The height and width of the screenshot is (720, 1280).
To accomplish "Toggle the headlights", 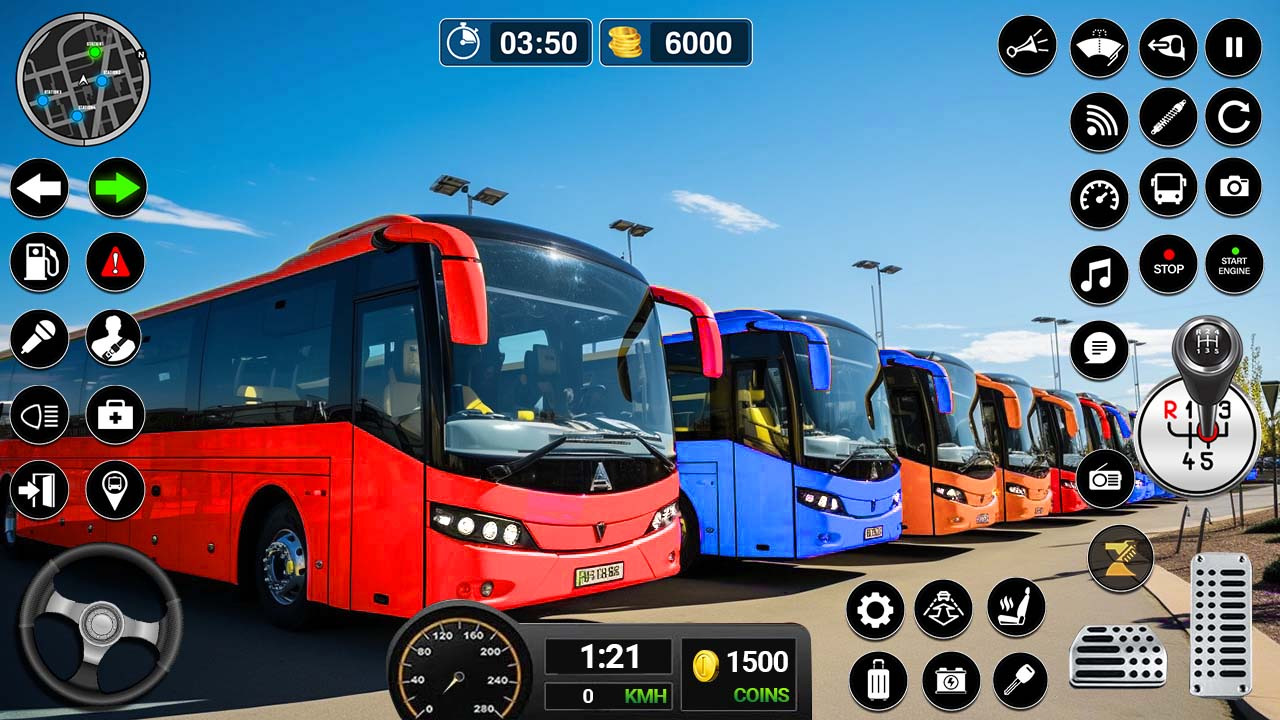I will pos(40,413).
